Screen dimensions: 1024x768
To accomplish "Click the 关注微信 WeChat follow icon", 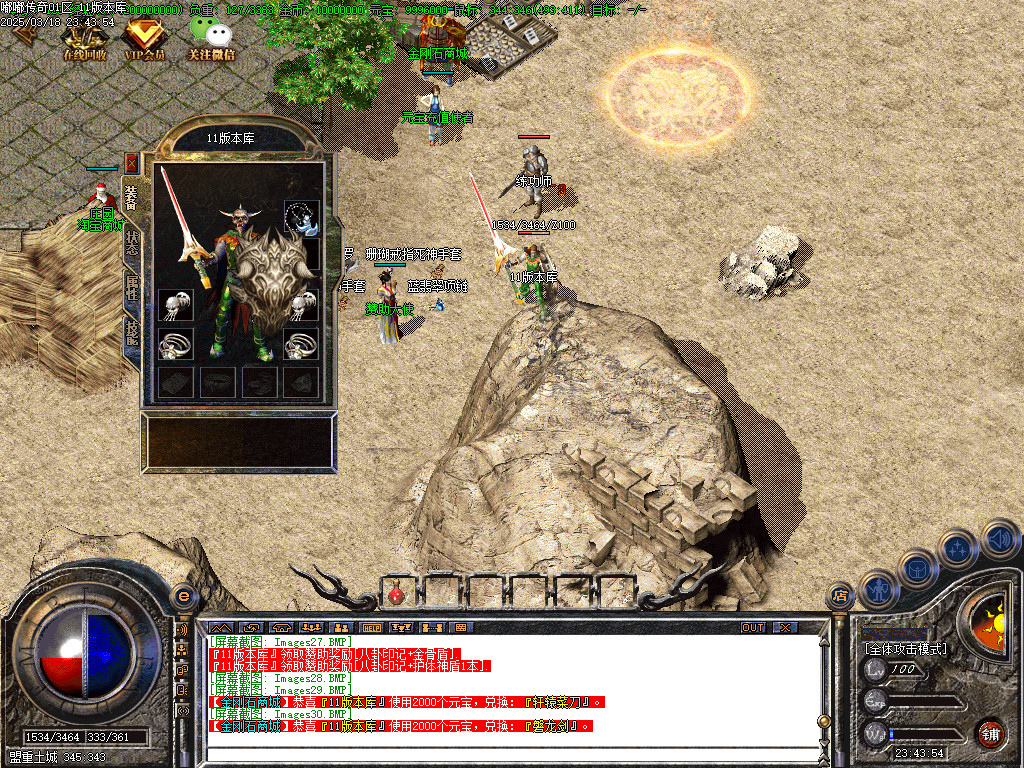I will (211, 38).
